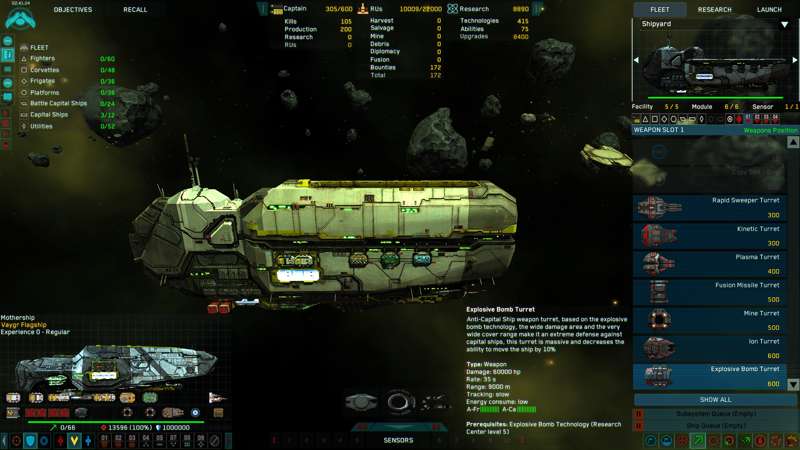Choose the Kinetic Turret
This screenshot has height=450, width=800.
click(710, 235)
